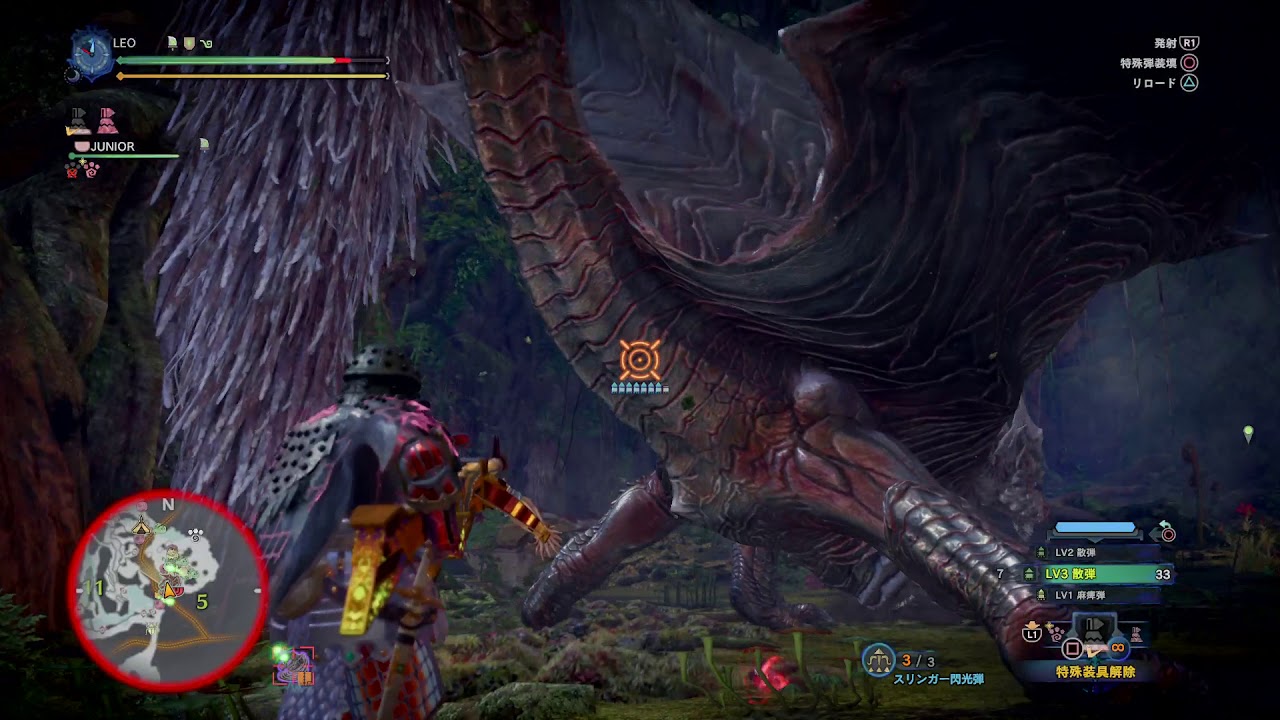
Task: Click the quest timer clock icon
Action: click(x=91, y=54)
